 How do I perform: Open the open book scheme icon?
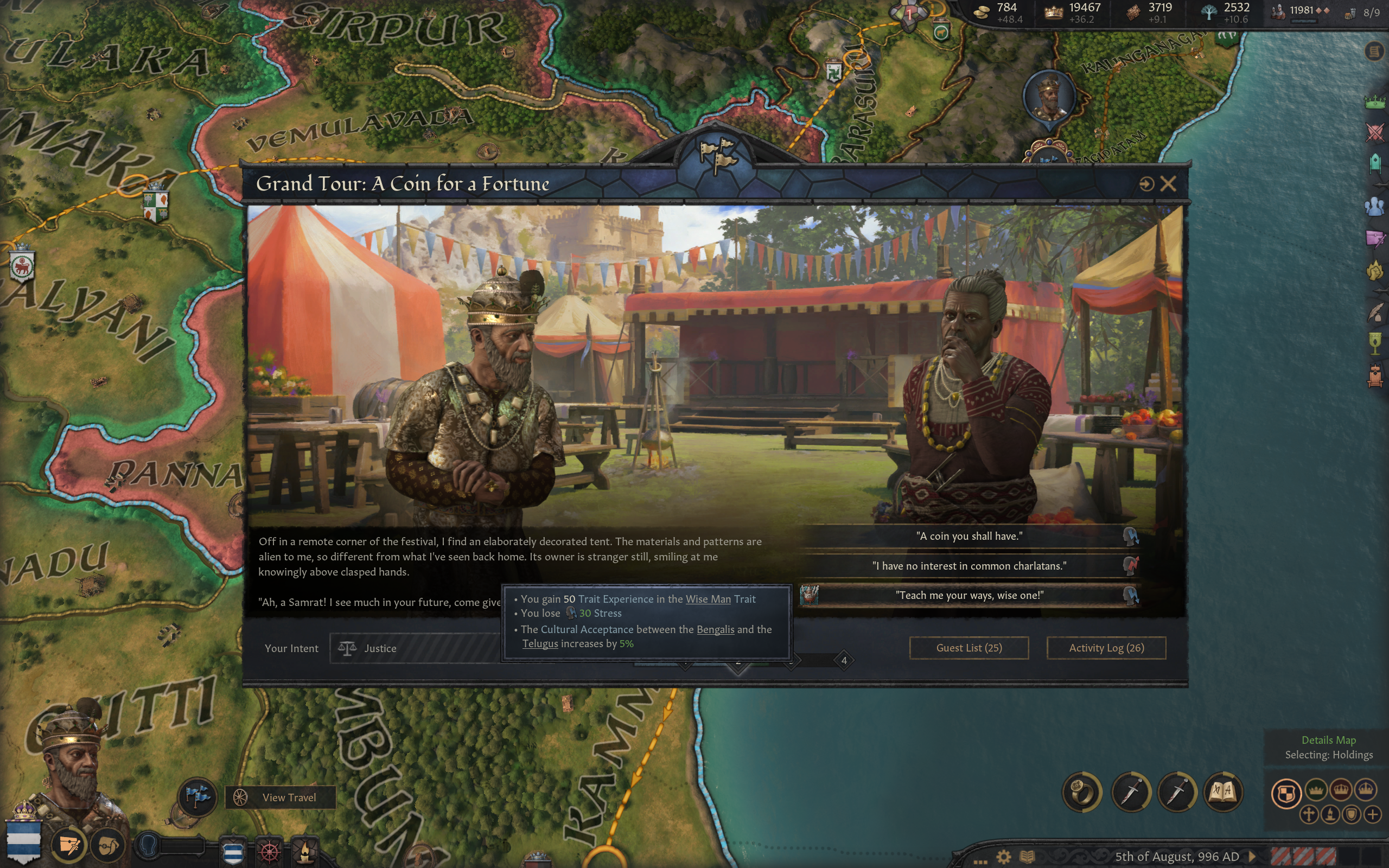point(1222,792)
